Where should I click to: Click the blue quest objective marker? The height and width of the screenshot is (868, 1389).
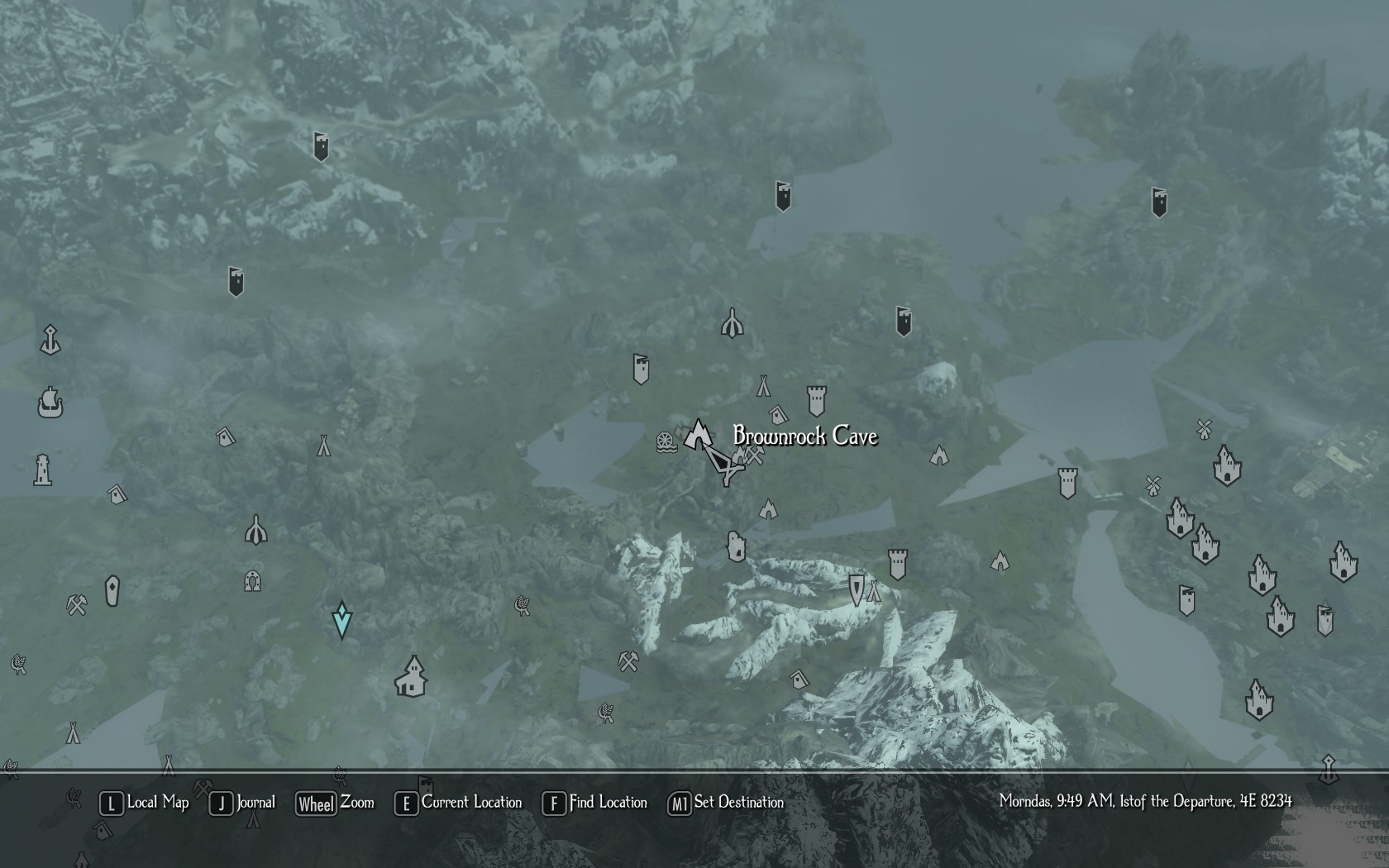tap(341, 620)
